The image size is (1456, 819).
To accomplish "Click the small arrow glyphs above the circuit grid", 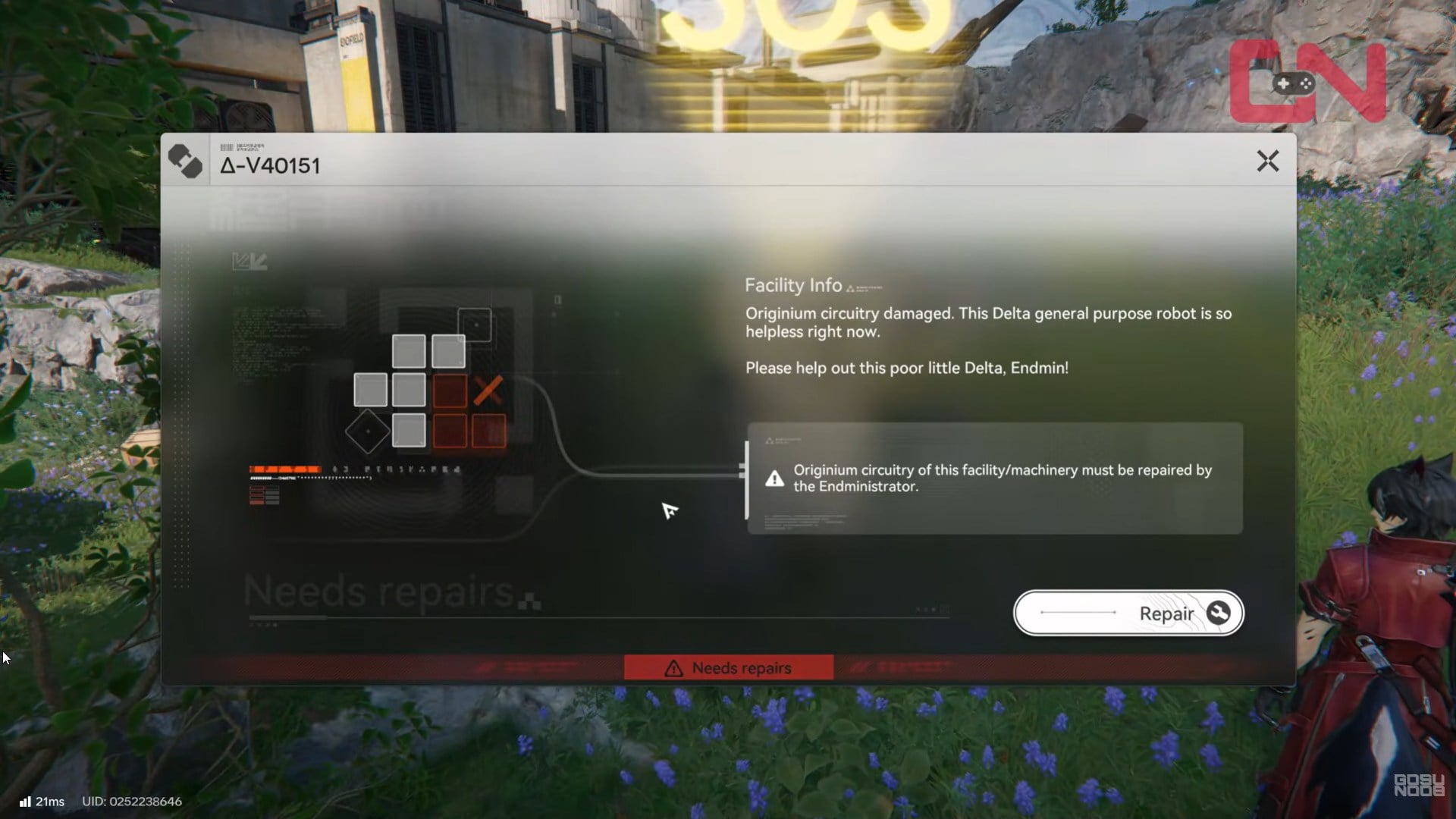I will click(250, 260).
